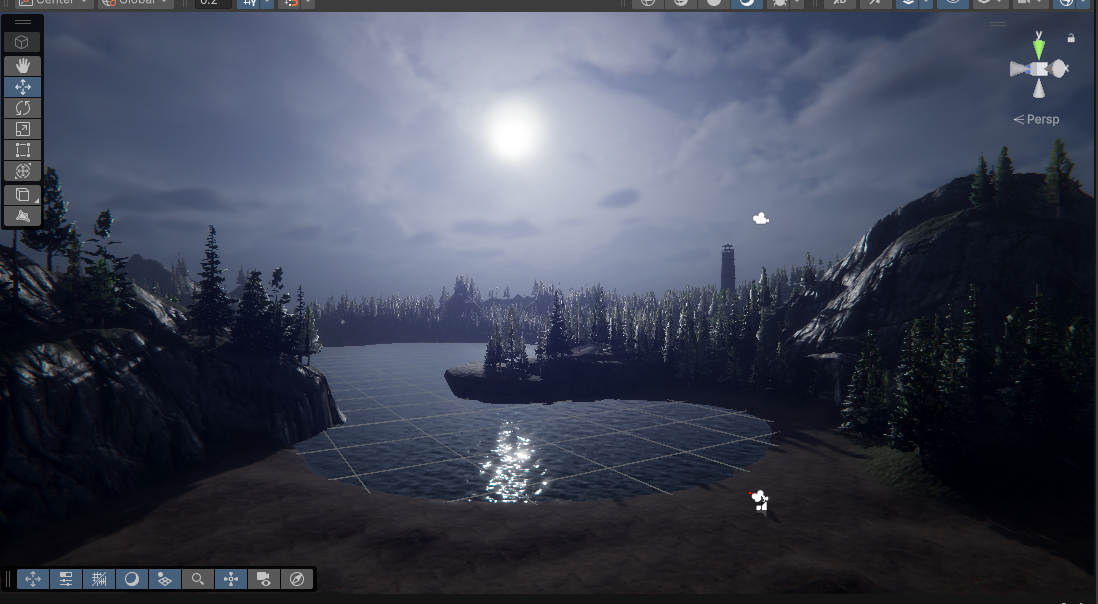1098x604 pixels.
Task: Click the cube icon with corner arrow
Action: pos(23,195)
